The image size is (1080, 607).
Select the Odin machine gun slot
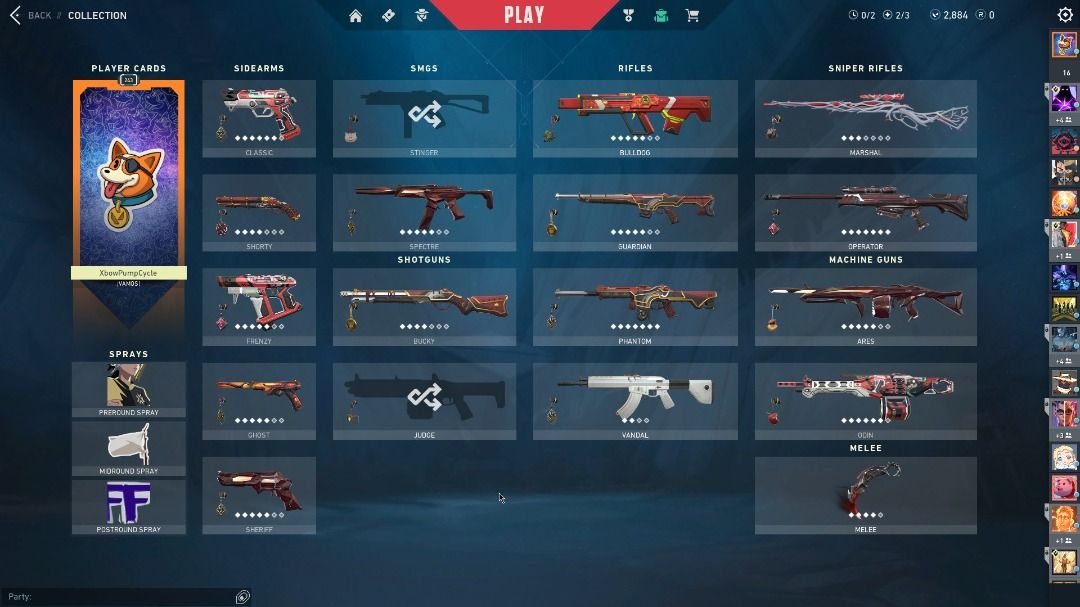point(865,400)
